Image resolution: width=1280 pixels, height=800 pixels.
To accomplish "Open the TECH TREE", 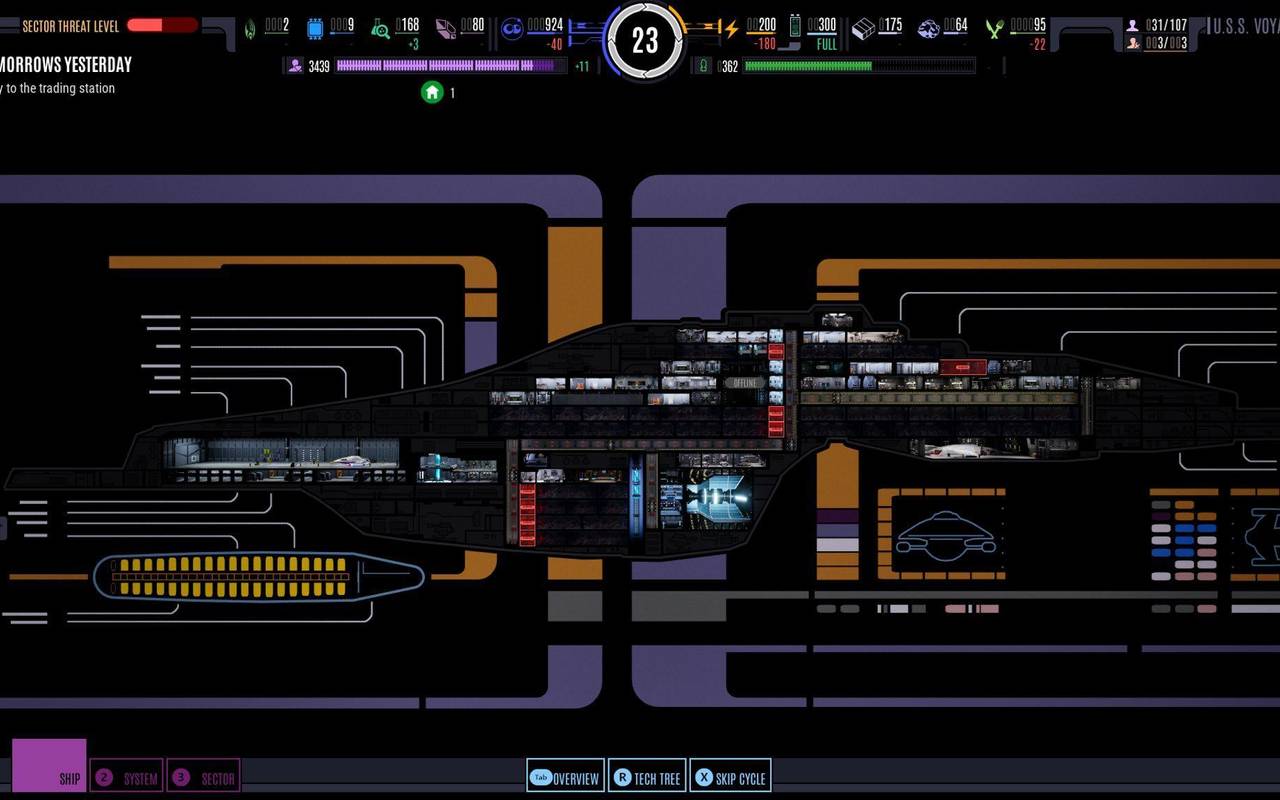I will tap(647, 776).
